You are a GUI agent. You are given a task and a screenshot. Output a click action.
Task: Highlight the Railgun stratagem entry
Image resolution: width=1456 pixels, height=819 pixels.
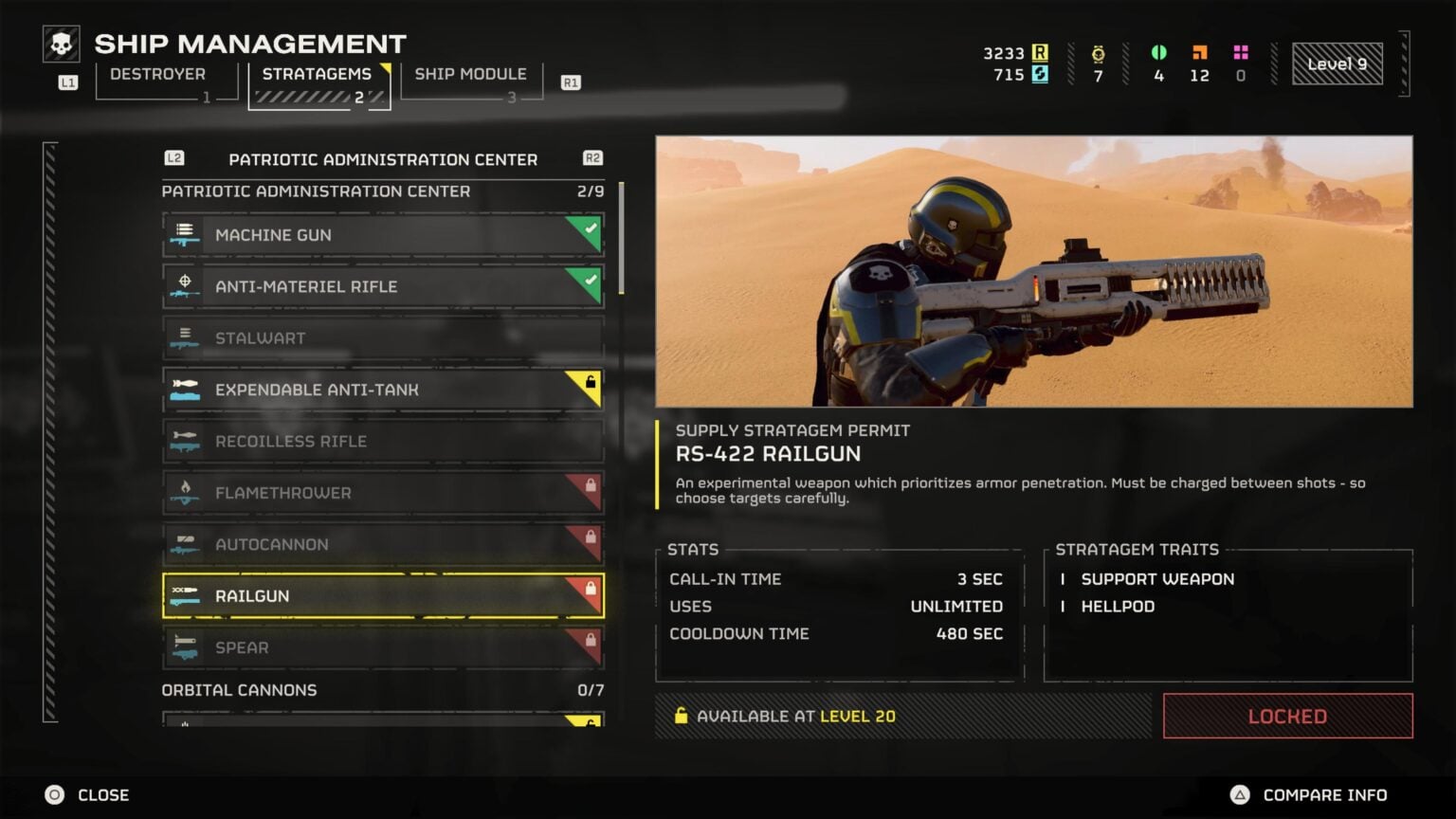383,596
